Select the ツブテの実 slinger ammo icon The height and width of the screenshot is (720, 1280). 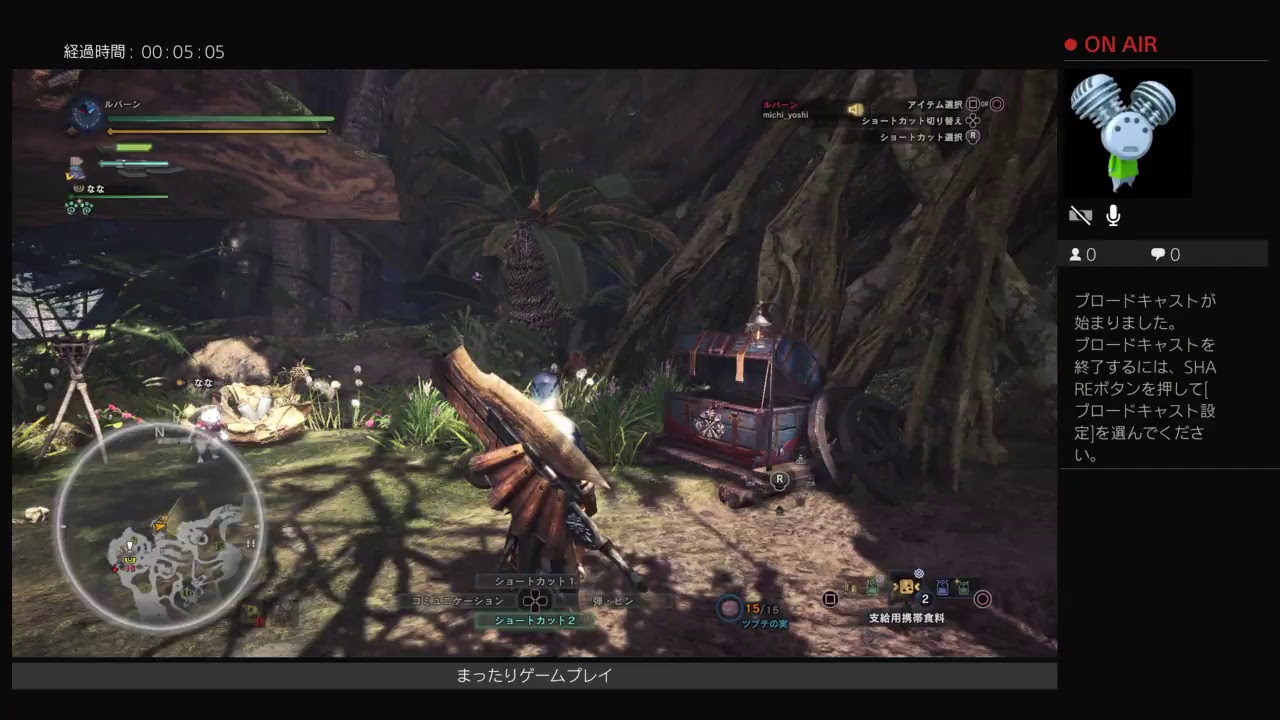pyautogui.click(x=730, y=607)
